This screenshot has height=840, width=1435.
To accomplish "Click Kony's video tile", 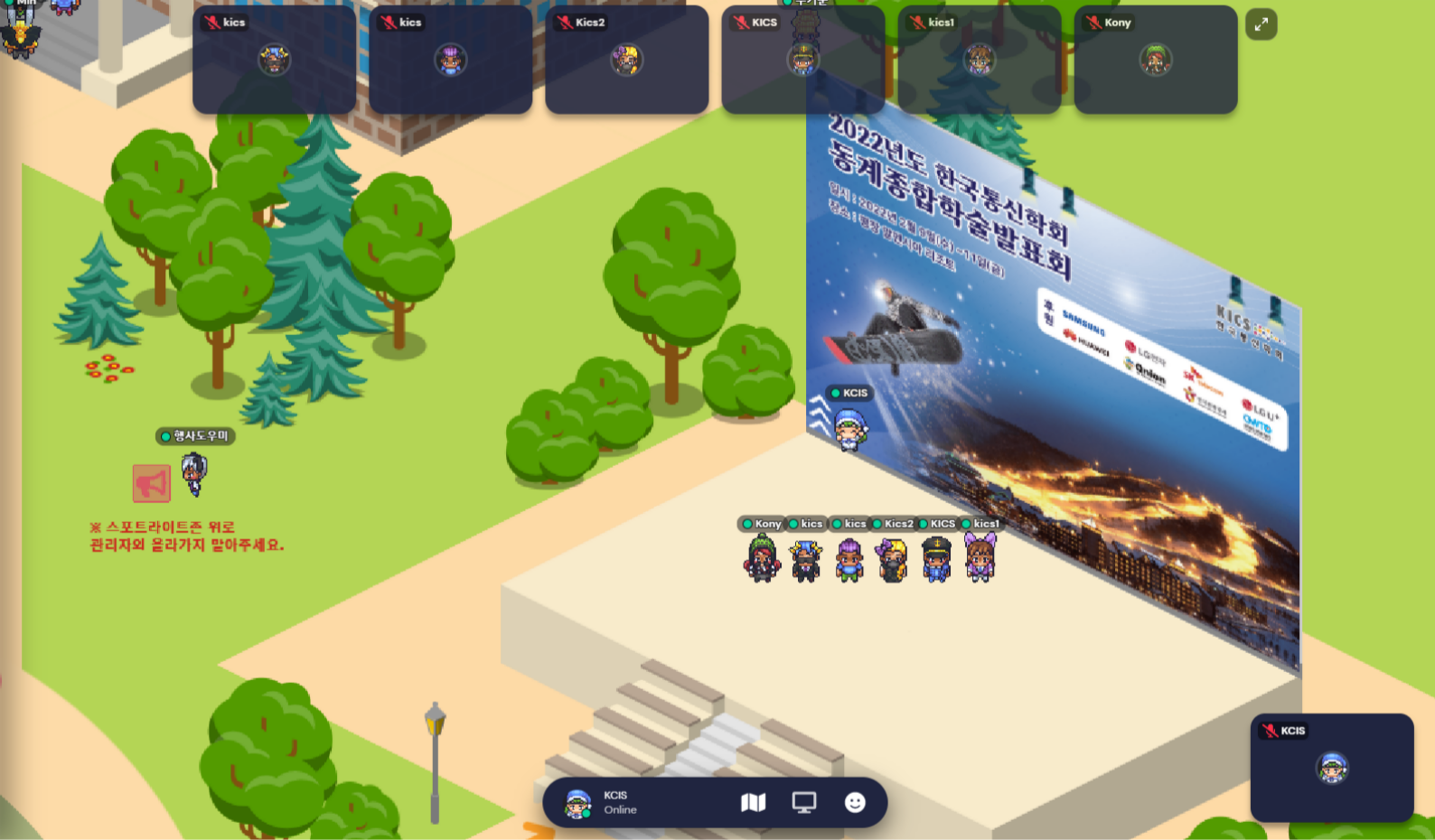I will [x=1155, y=60].
